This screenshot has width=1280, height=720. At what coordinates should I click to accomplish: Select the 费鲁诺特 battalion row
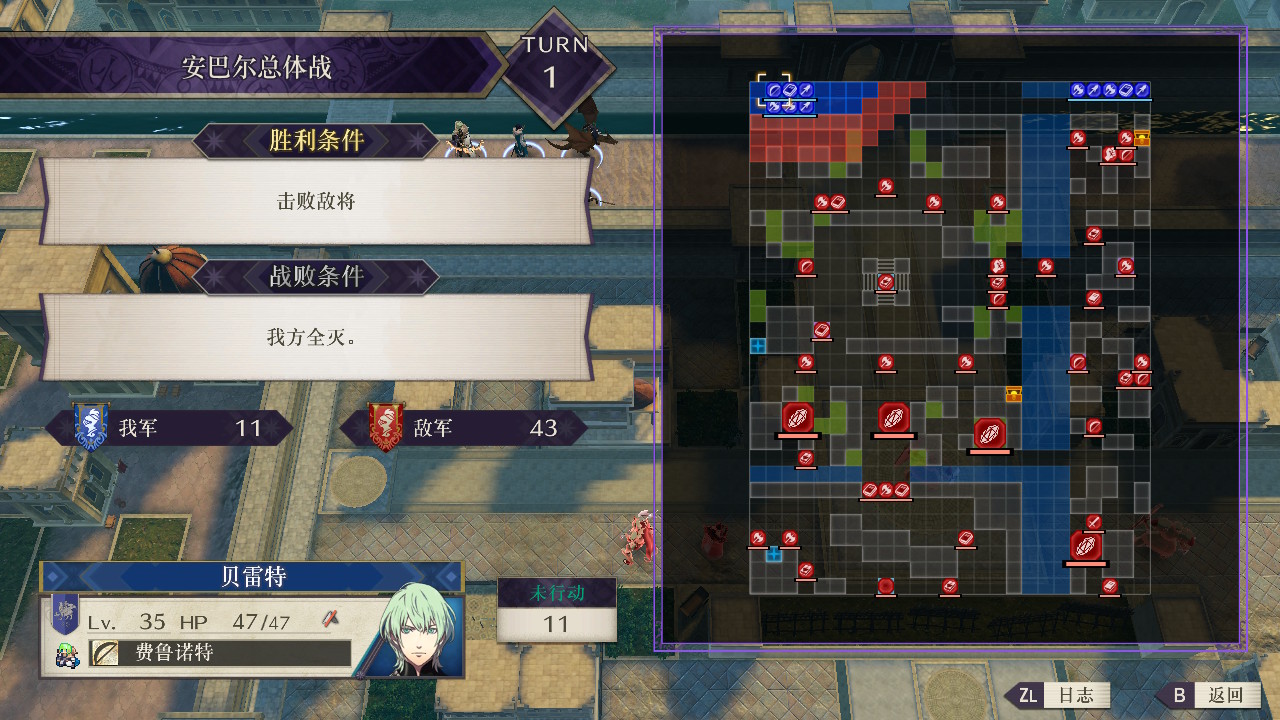pos(220,654)
